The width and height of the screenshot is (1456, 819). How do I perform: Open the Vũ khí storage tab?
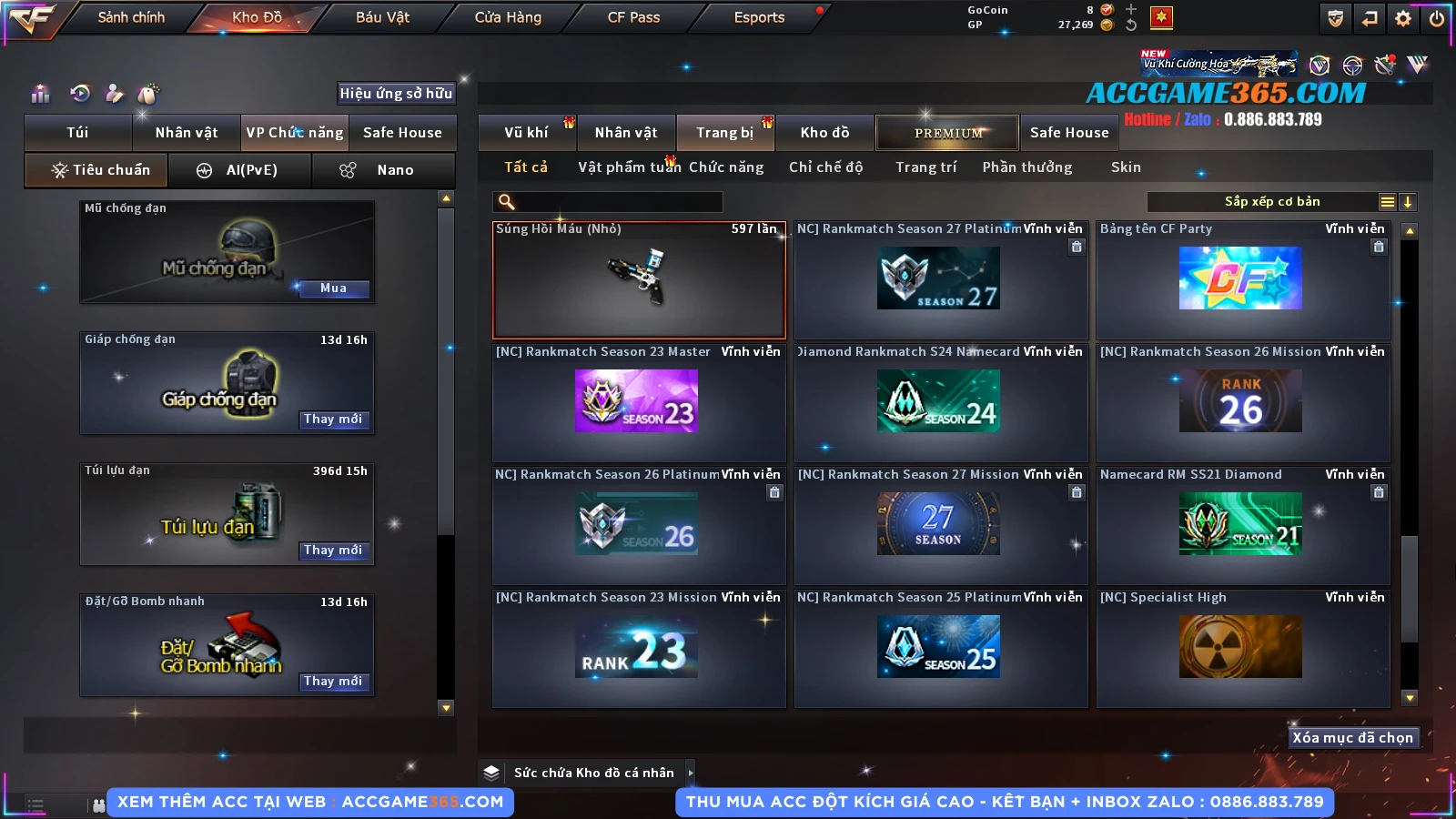(526, 133)
